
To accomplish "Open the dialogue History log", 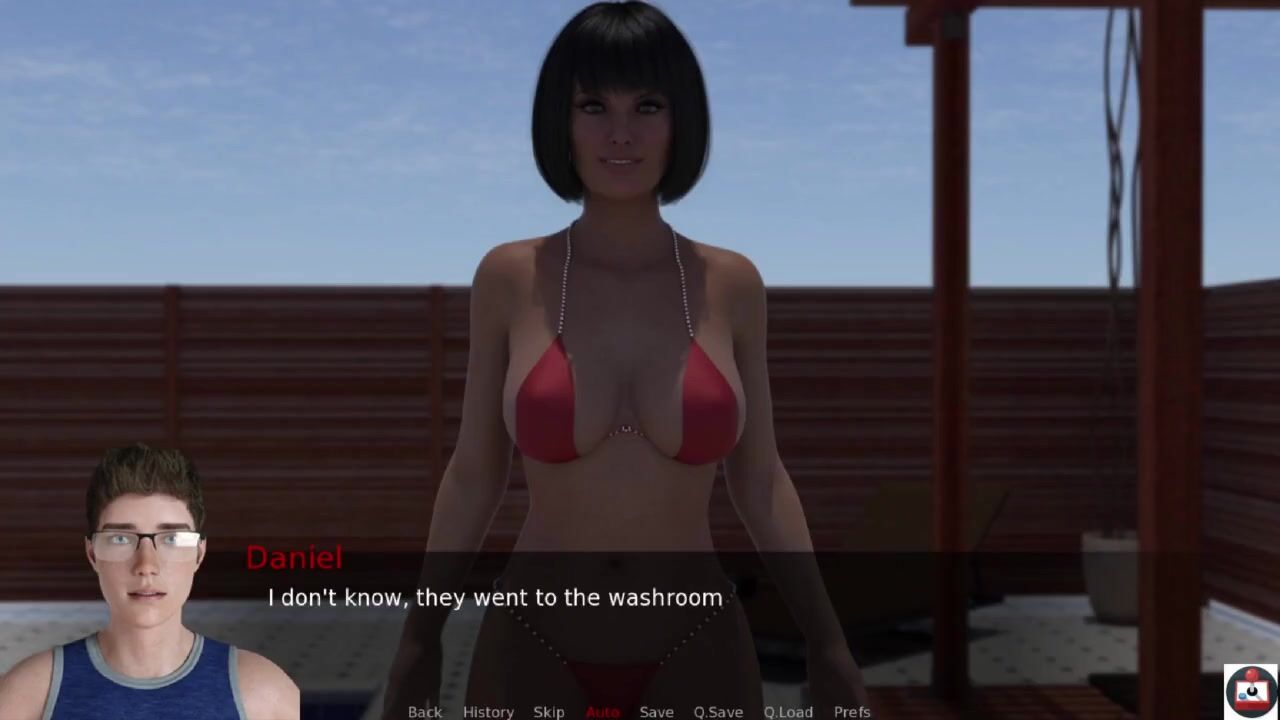I will 488,711.
